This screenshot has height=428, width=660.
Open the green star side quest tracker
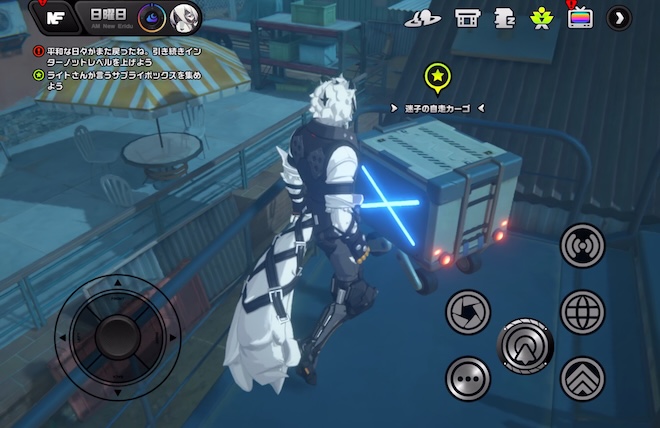click(39, 75)
